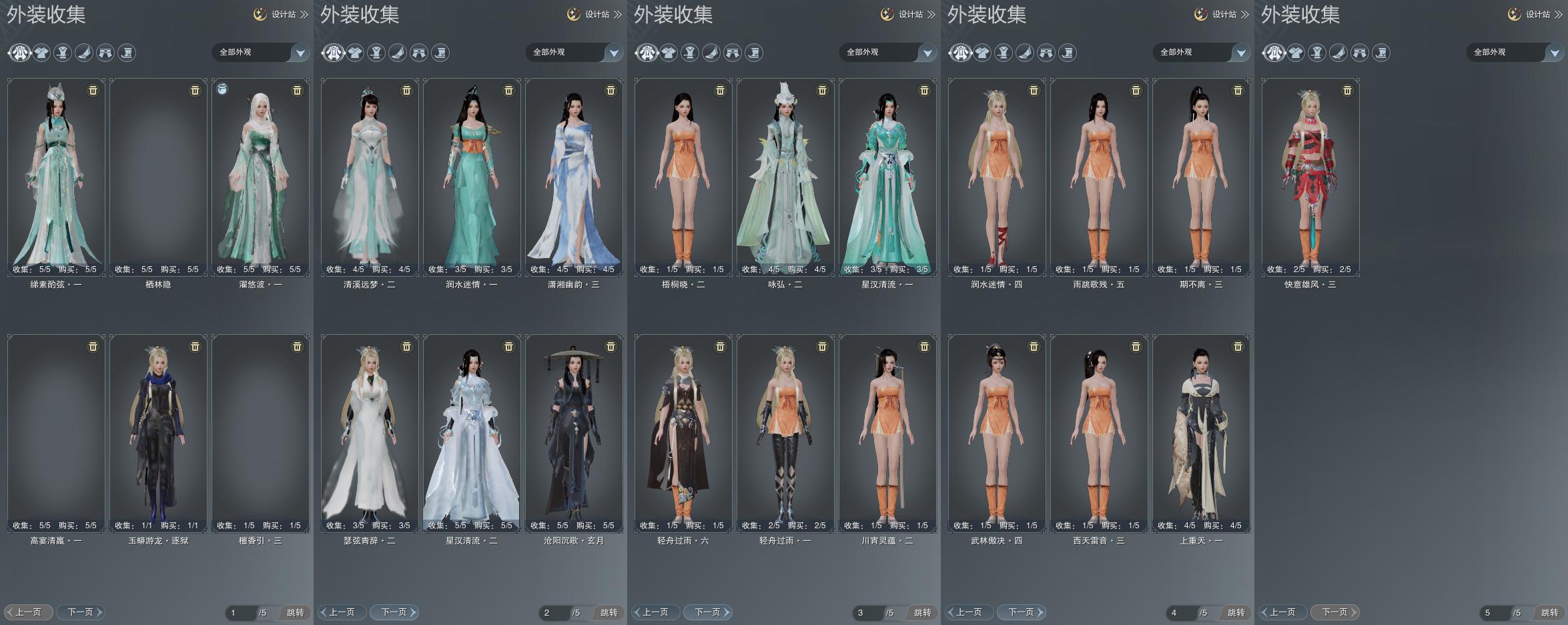
Task: Pick the 潇湘幽韵·三 blue-white dress
Action: pyautogui.click(x=574, y=173)
